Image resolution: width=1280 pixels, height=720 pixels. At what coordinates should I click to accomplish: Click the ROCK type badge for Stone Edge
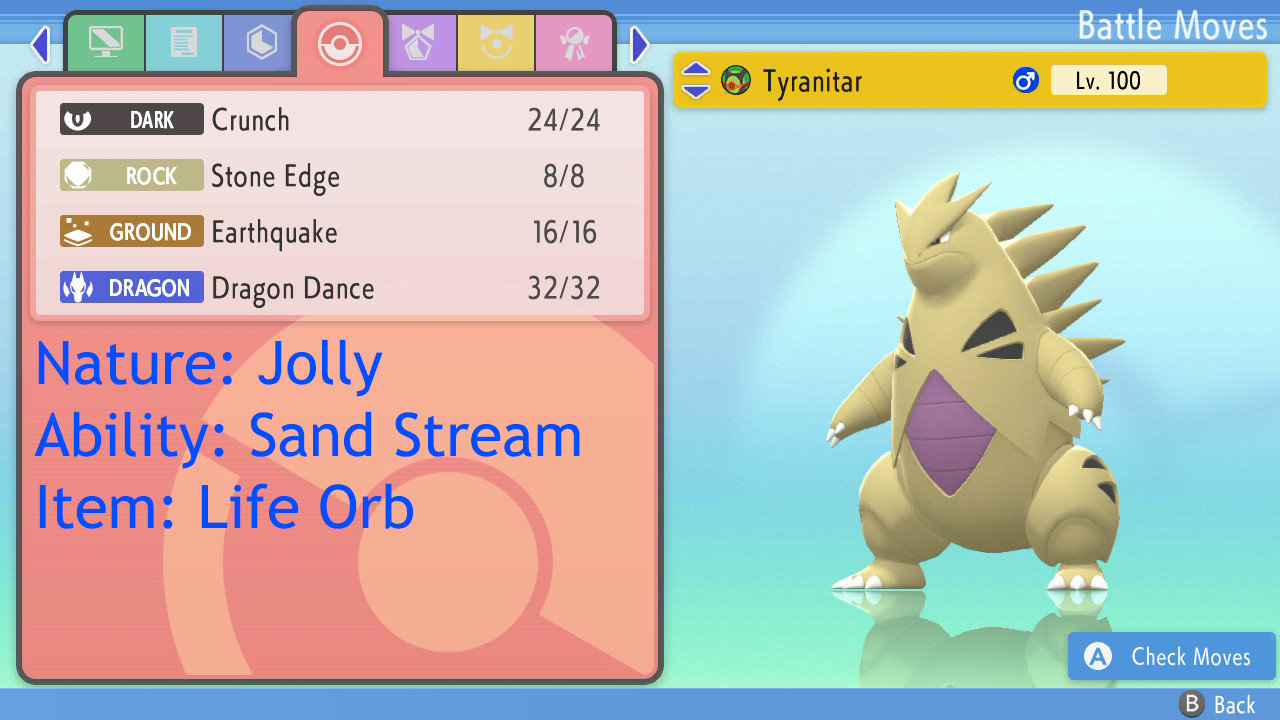pyautogui.click(x=131, y=175)
